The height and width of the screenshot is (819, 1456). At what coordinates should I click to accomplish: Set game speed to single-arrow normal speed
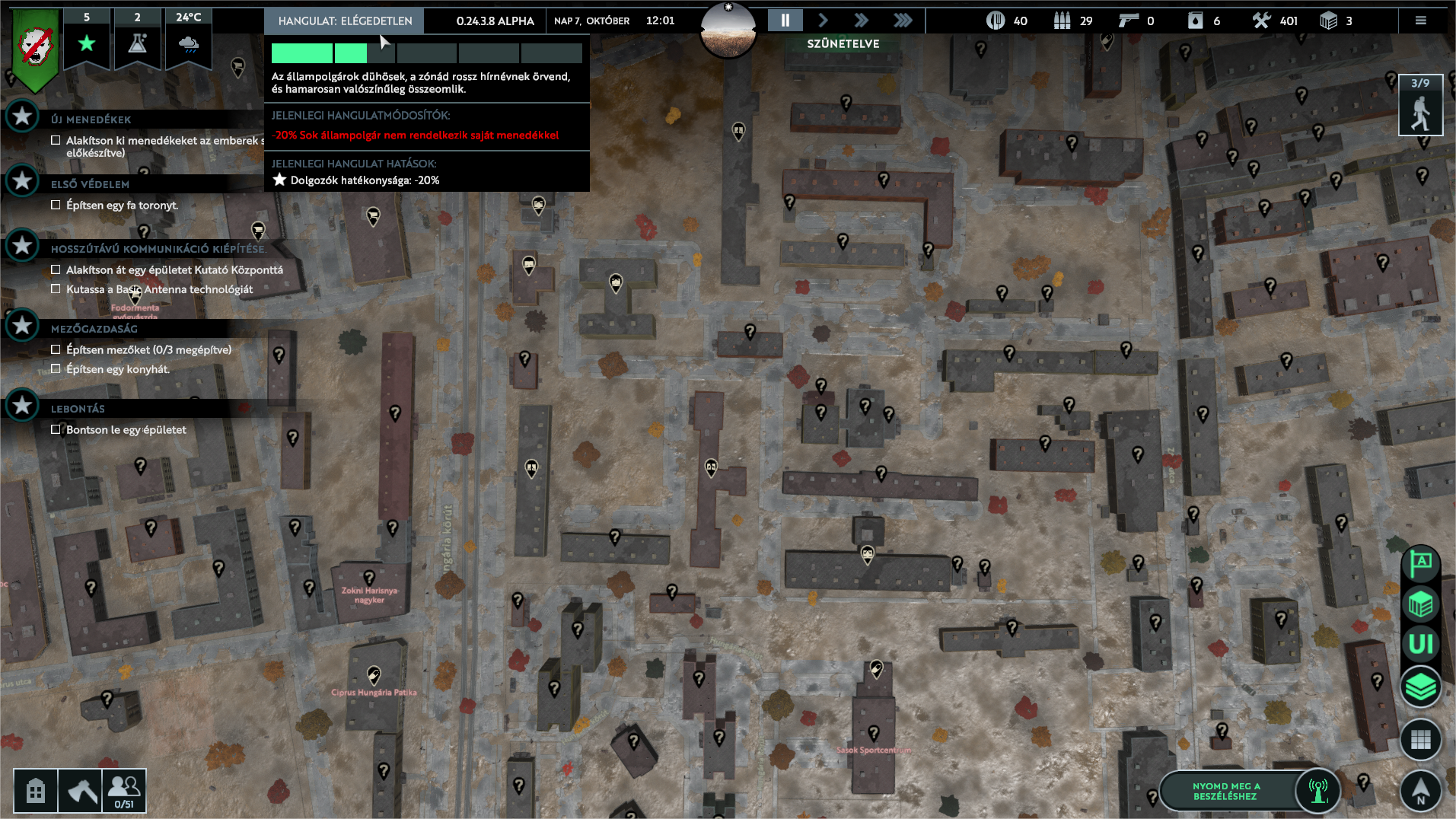[x=823, y=21]
